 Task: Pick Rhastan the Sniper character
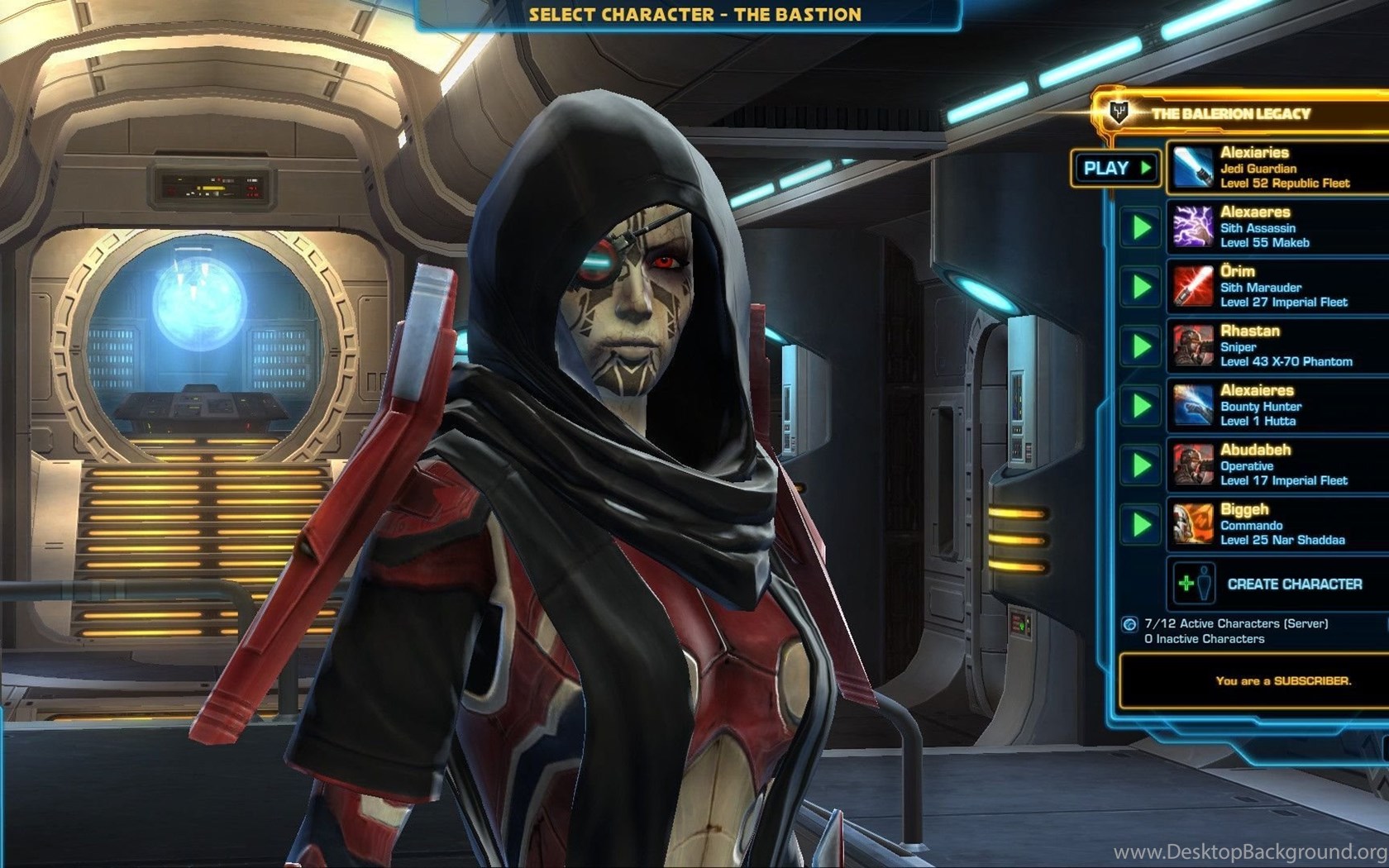tap(1277, 346)
